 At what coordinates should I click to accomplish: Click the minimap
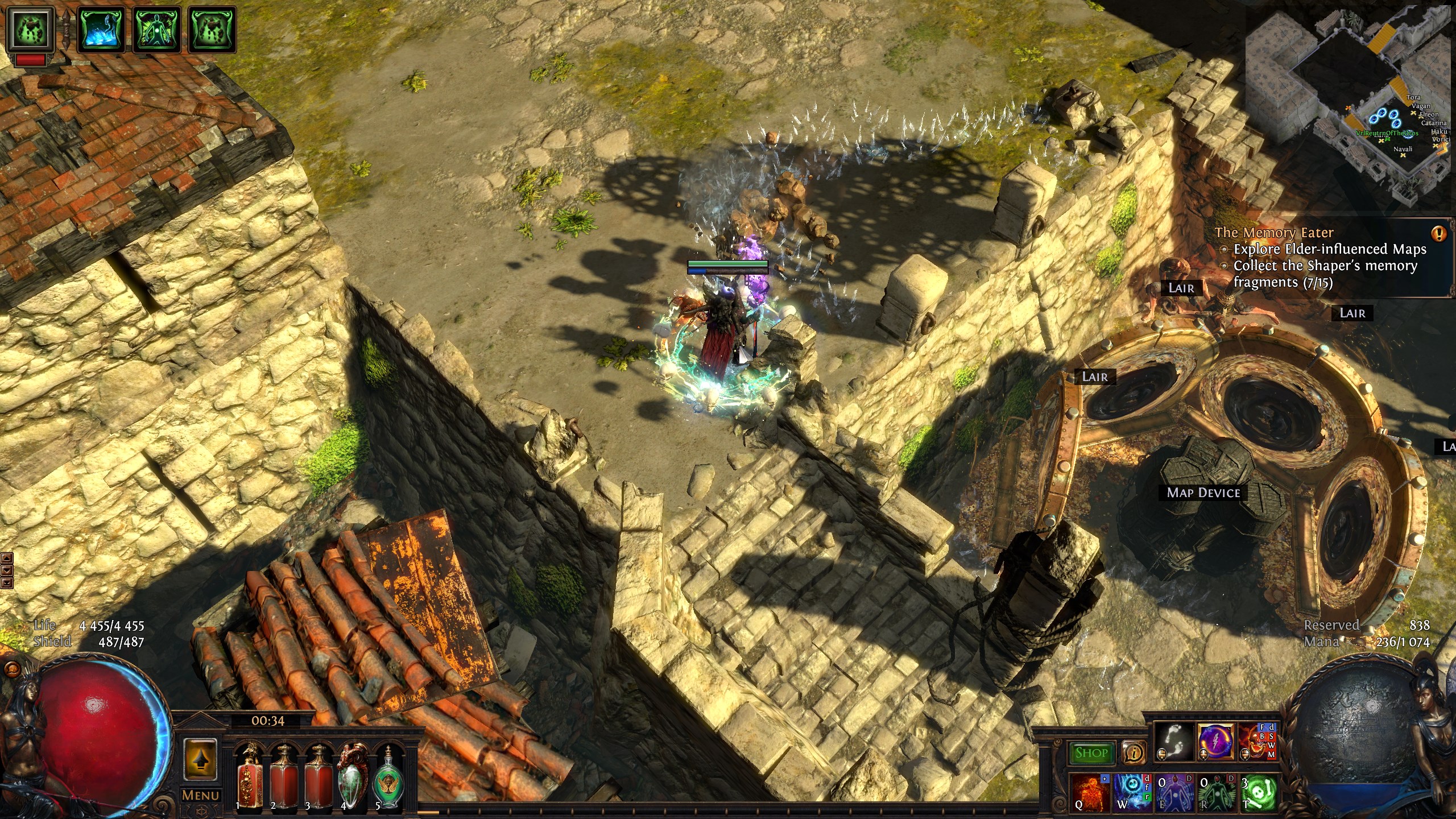tap(1348, 102)
